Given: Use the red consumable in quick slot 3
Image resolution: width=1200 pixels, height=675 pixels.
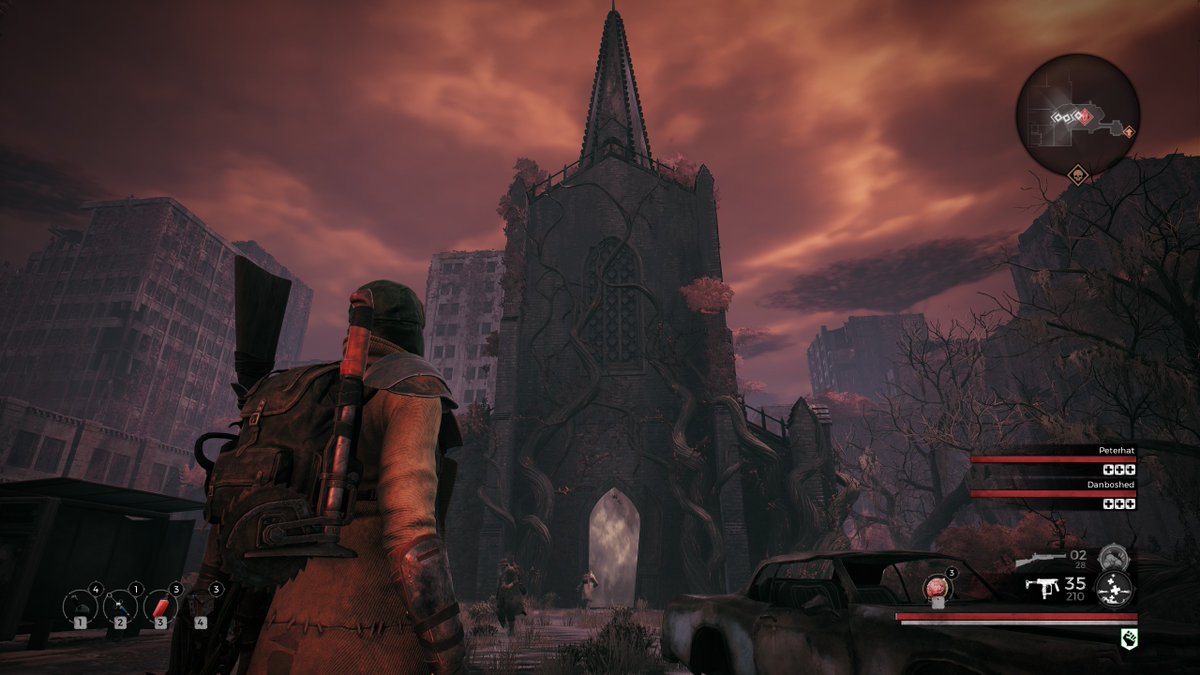Looking at the screenshot, I should (160, 604).
